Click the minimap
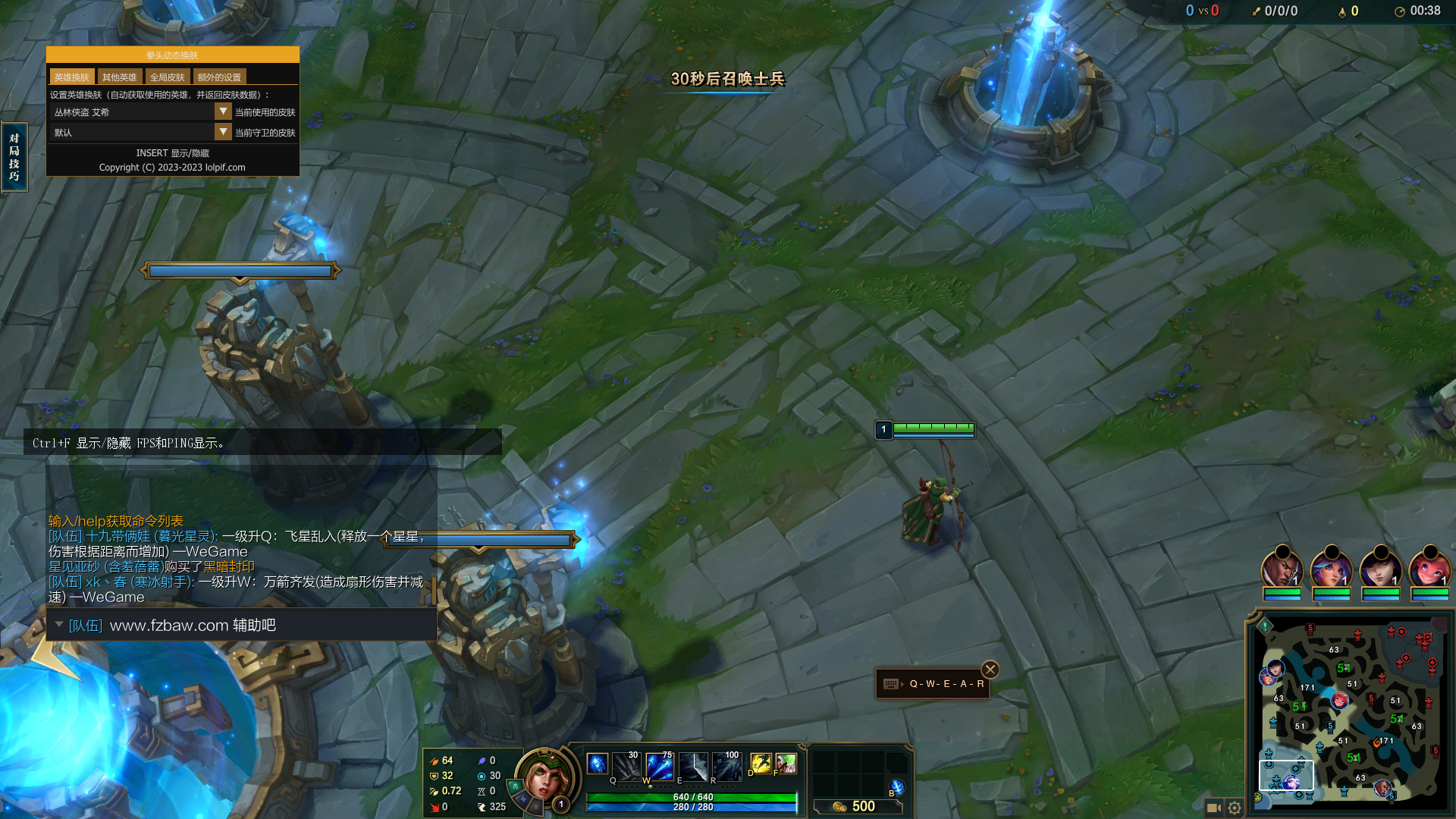Viewport: 1456px width, 819px height. coord(1350,713)
